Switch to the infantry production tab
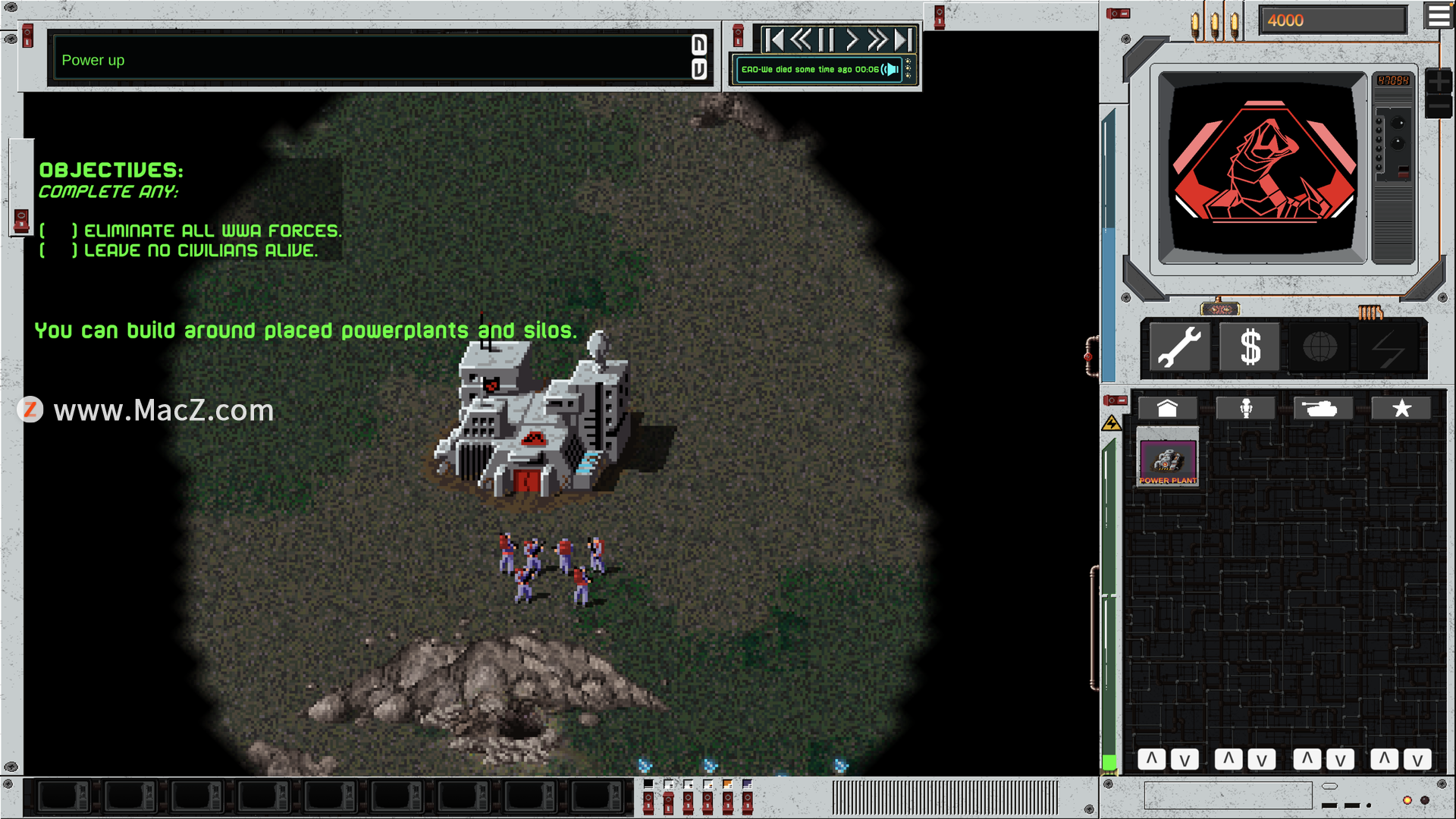 (x=1245, y=409)
